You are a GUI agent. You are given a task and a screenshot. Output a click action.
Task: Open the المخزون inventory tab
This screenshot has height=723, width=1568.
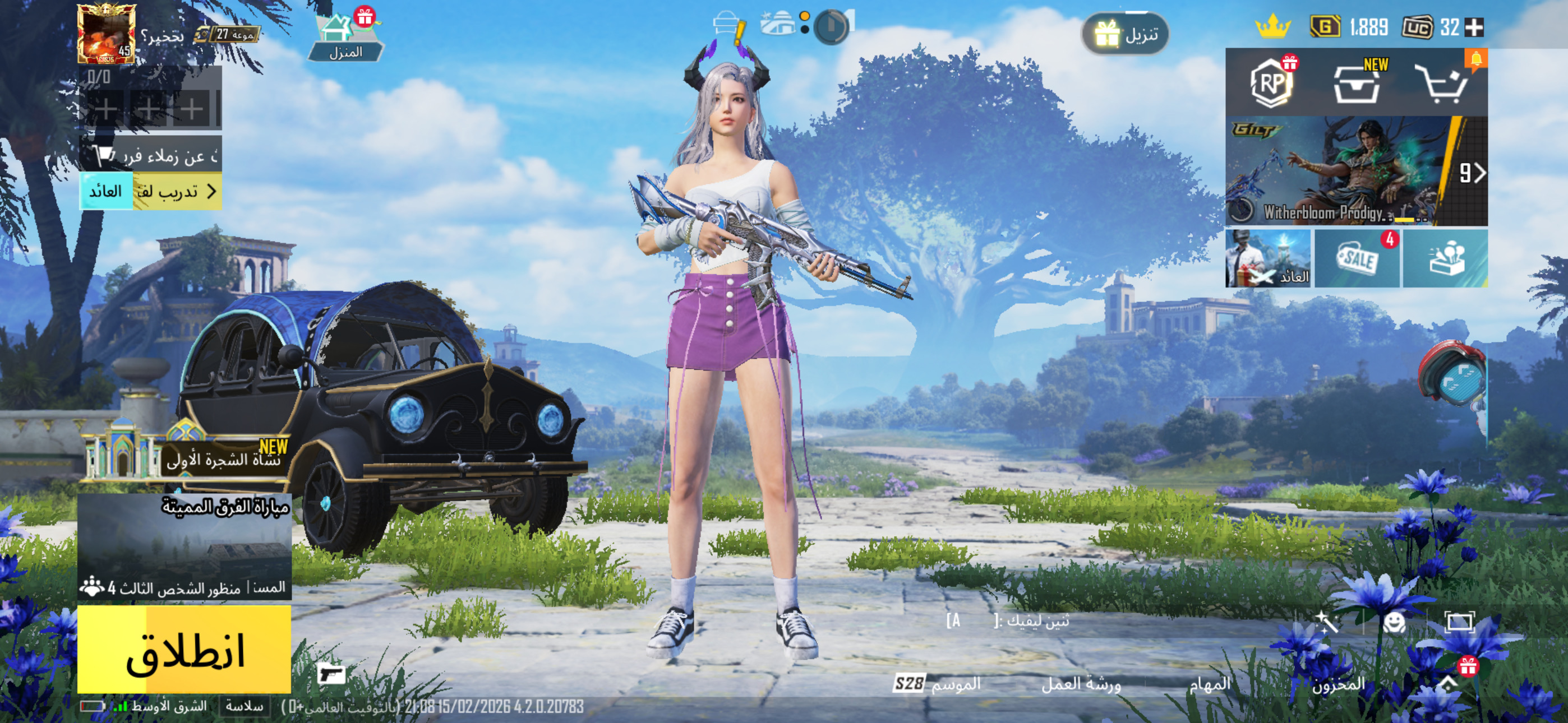coord(1338,685)
